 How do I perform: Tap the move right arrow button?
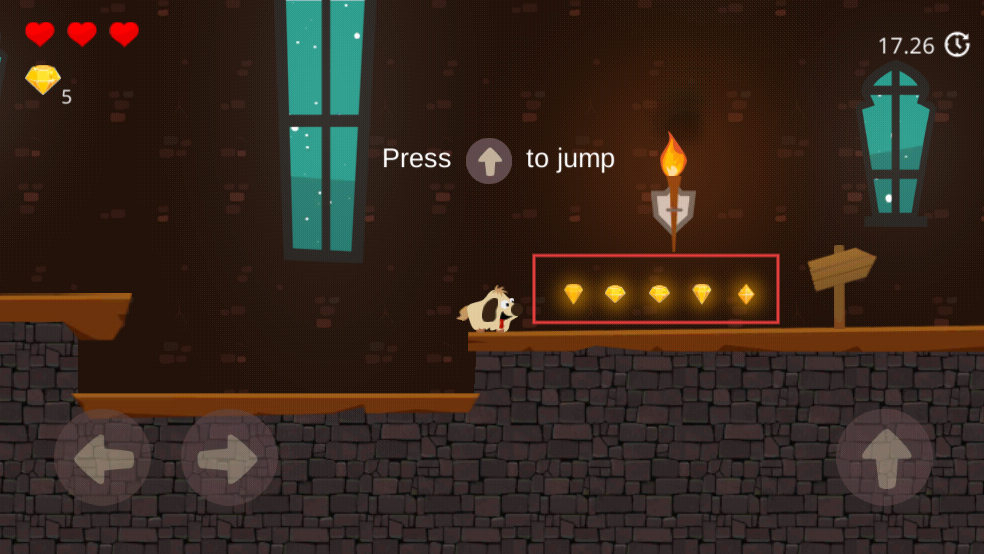(x=229, y=458)
